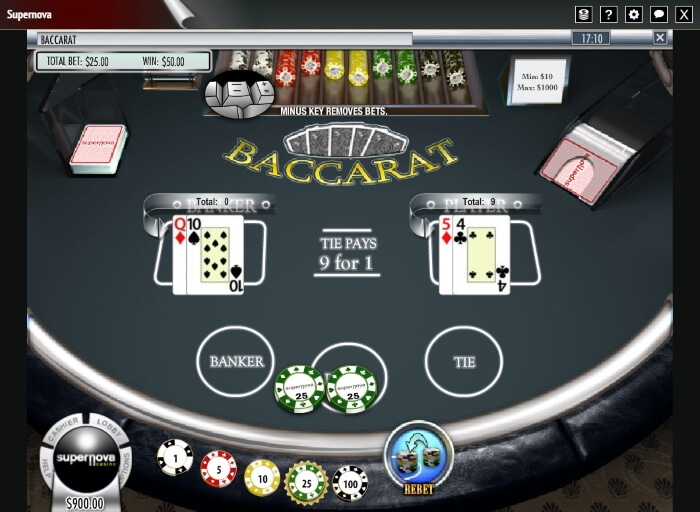The image size is (700, 512).
Task: Open the gear settings icon
Action: coord(634,14)
